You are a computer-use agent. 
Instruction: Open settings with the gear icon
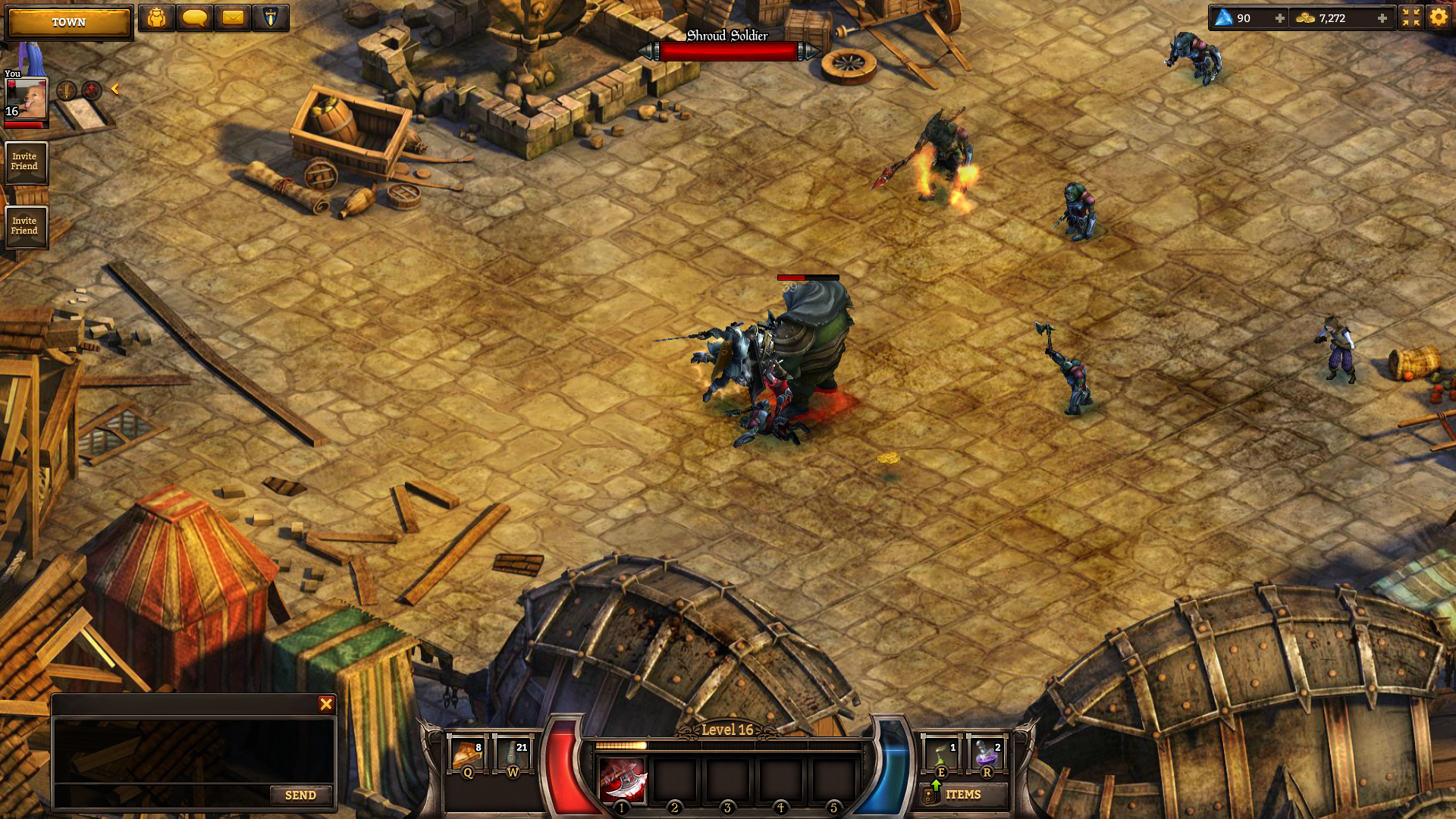click(x=1439, y=17)
